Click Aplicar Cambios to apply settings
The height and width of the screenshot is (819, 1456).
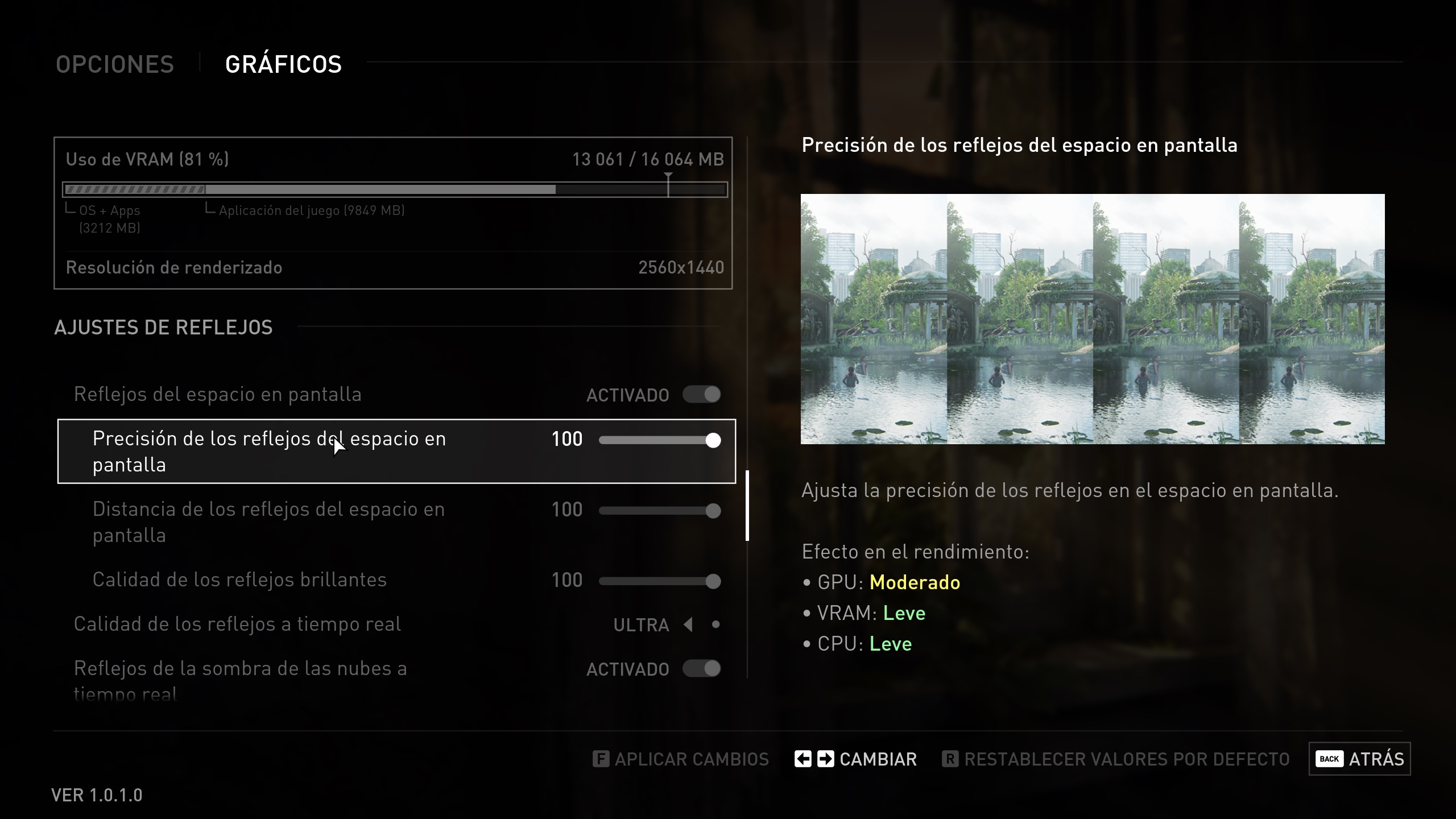(x=681, y=759)
